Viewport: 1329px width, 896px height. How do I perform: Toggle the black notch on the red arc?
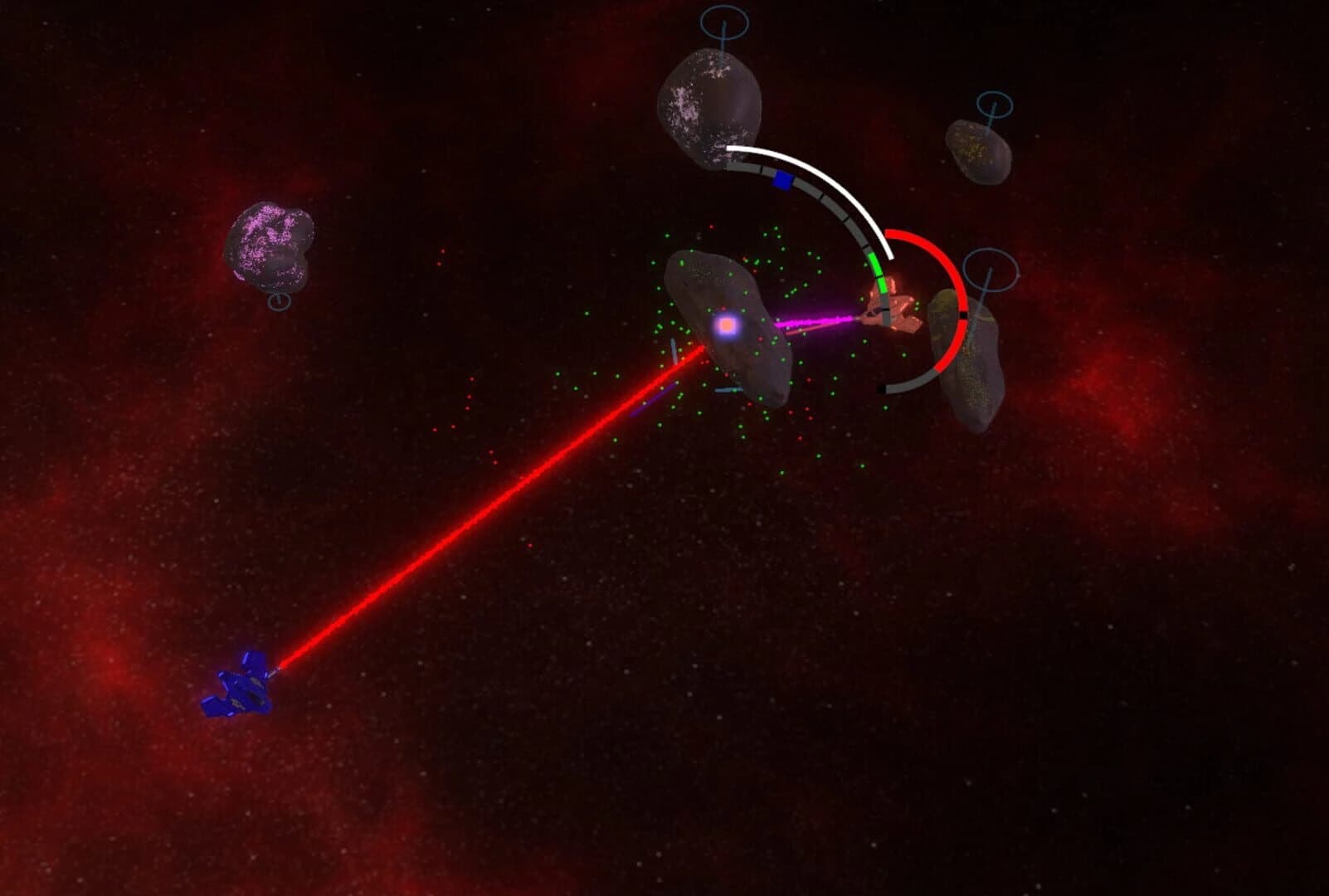coord(962,314)
